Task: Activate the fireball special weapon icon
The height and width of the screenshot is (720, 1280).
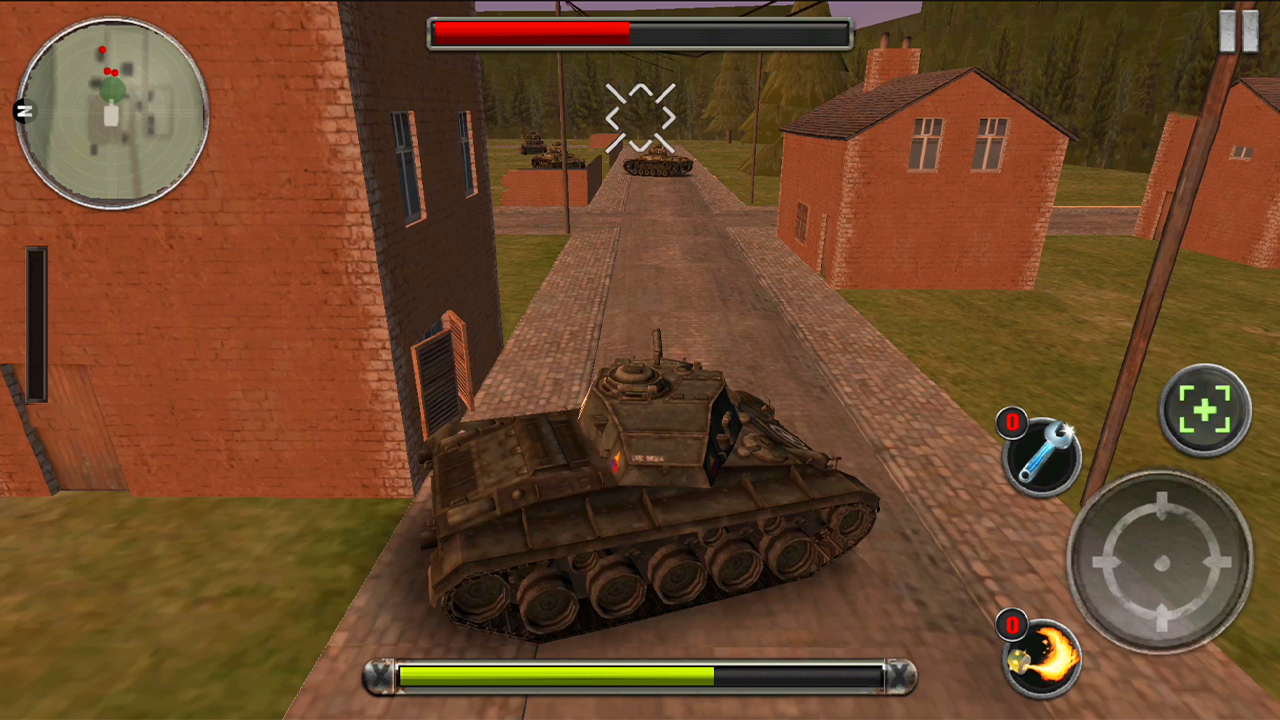Action: coord(1044,655)
